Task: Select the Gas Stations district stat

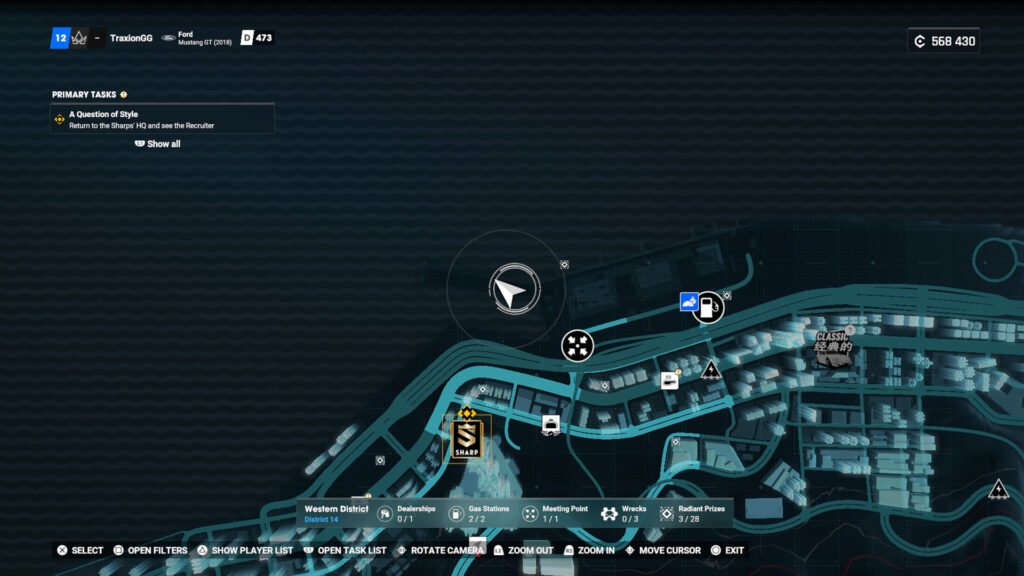Action: pyautogui.click(x=478, y=514)
